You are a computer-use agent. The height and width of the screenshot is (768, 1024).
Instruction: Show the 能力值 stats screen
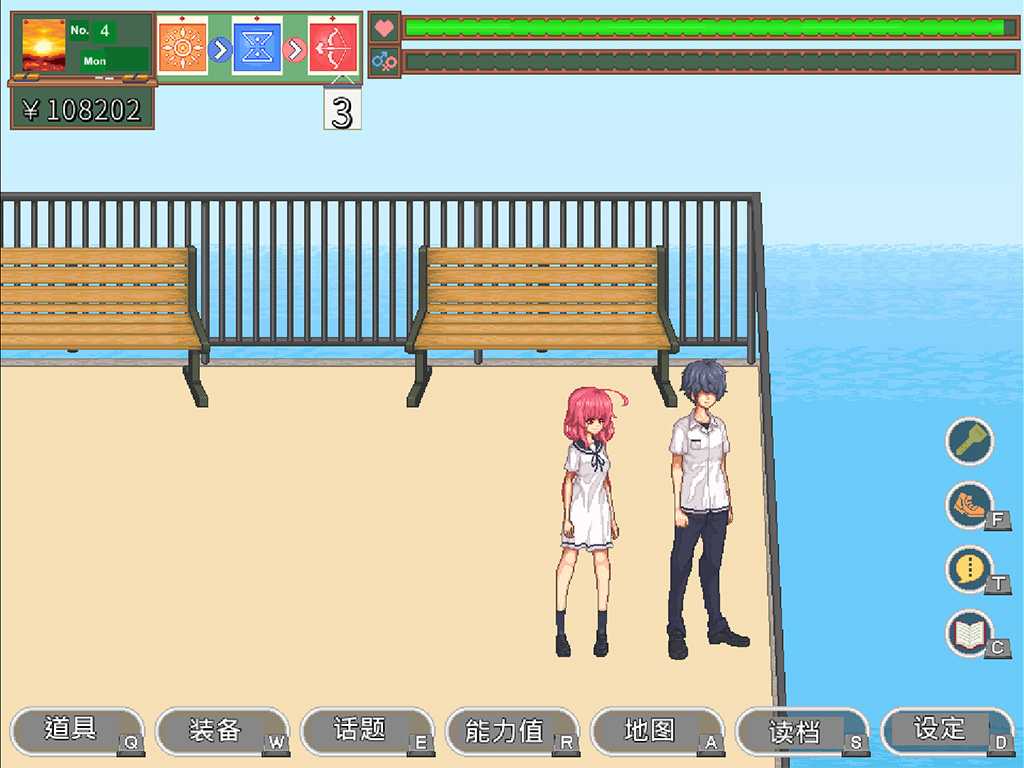coord(507,730)
